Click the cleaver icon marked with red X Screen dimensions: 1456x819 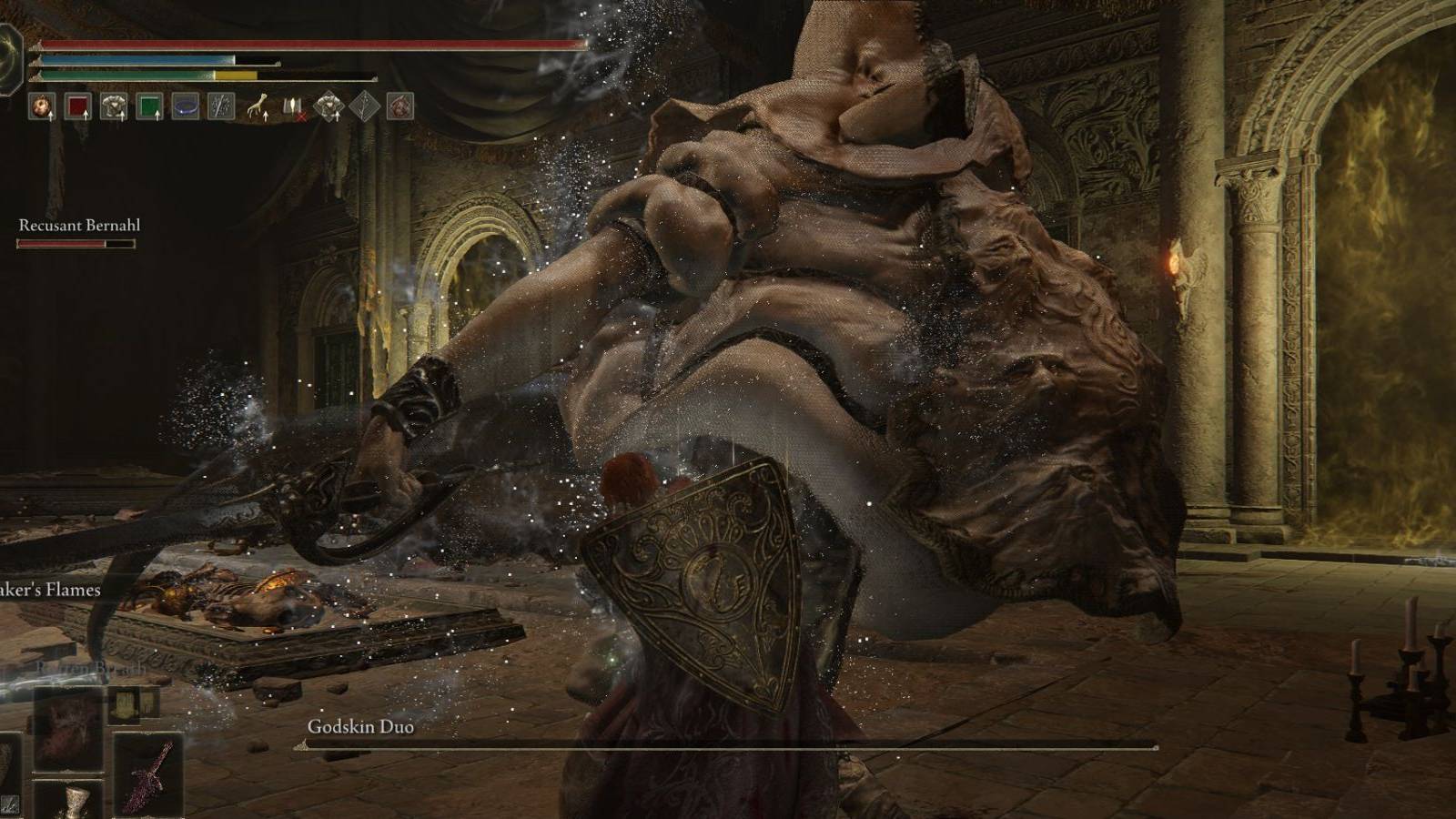pos(294,106)
